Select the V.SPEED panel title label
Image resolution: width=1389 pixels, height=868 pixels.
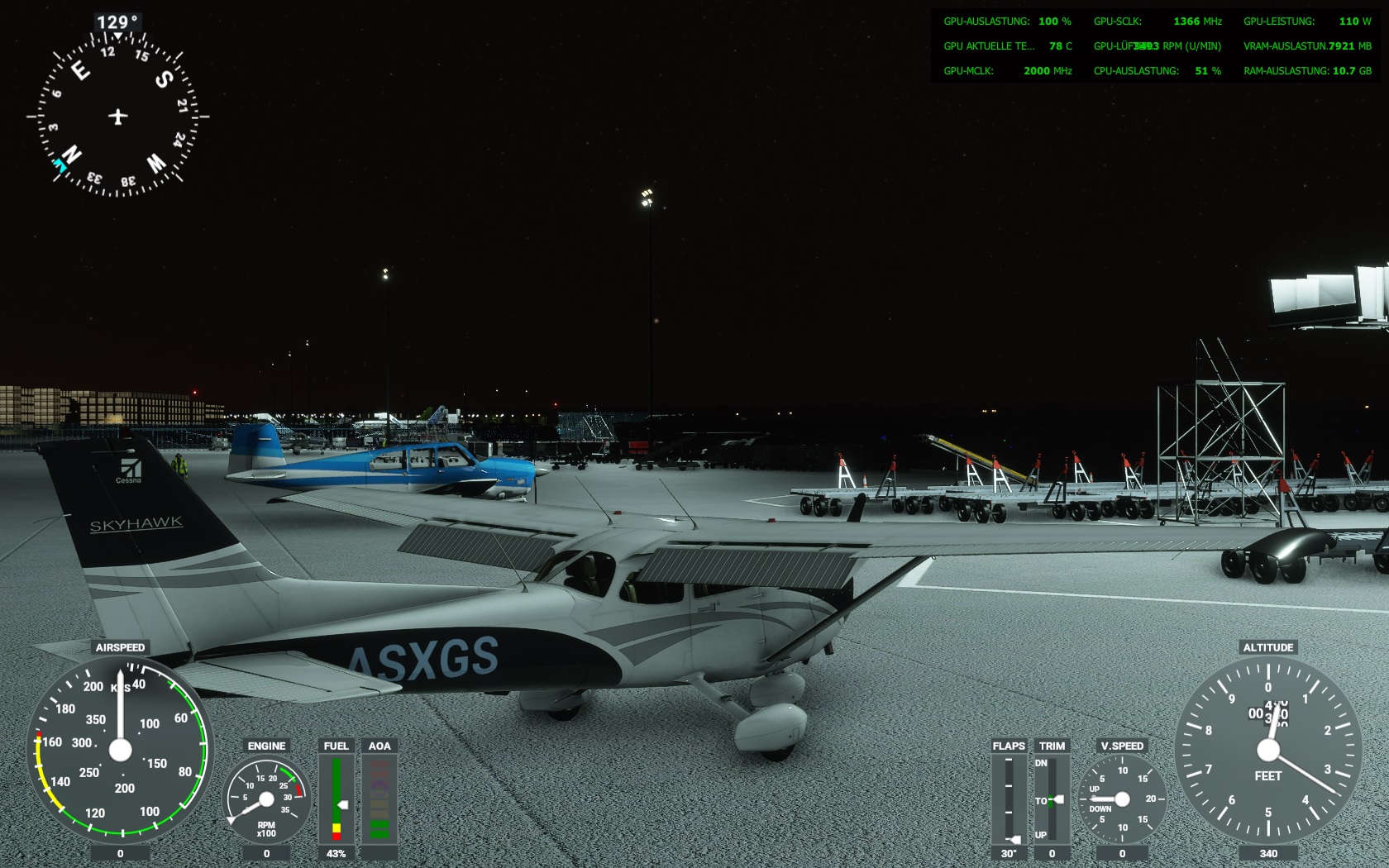(1123, 746)
